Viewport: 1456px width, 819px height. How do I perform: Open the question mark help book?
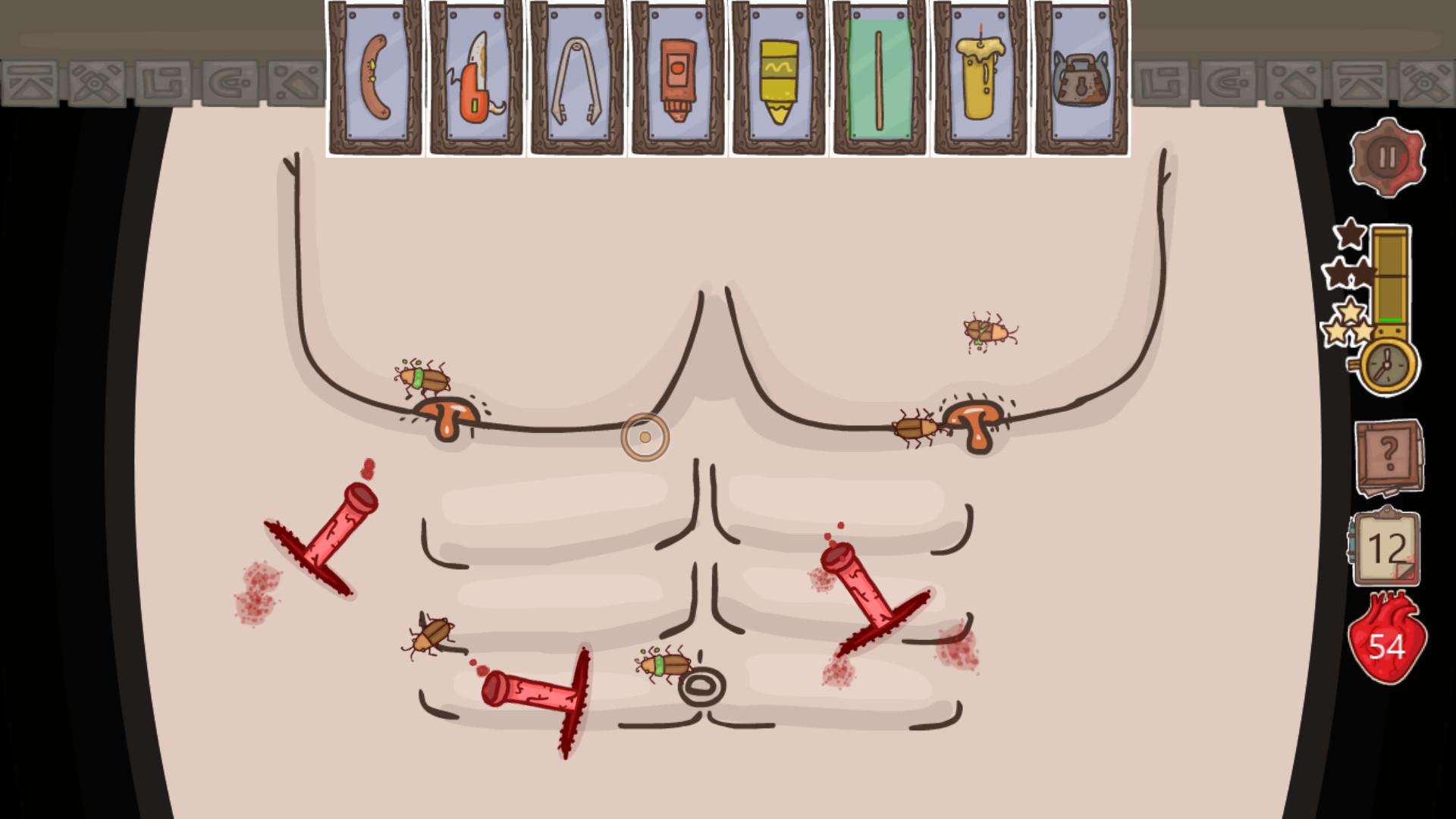[1390, 455]
